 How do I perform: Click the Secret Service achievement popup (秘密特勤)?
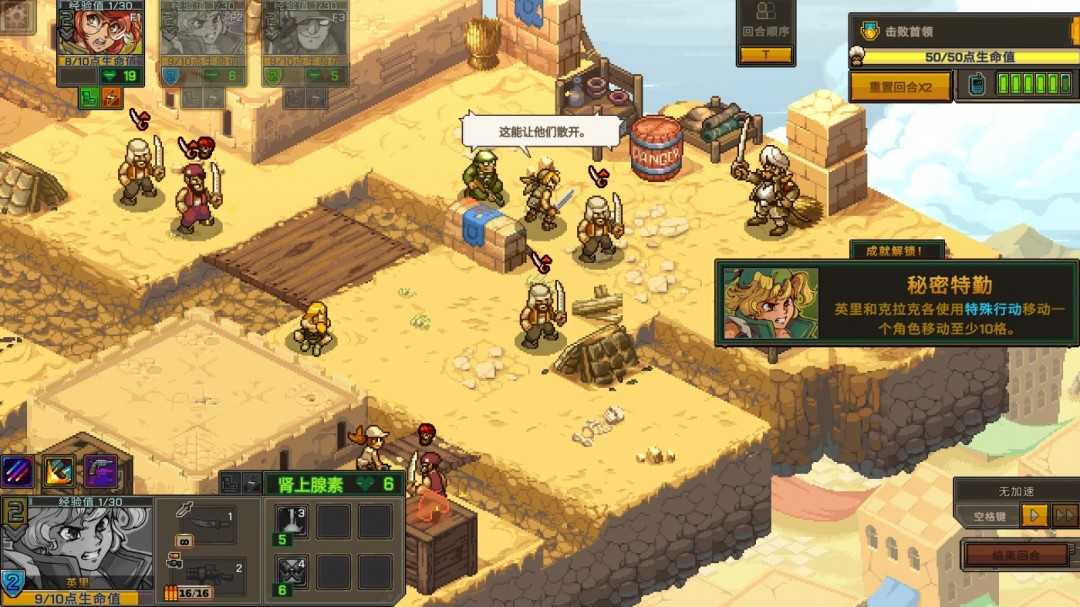[x=896, y=303]
